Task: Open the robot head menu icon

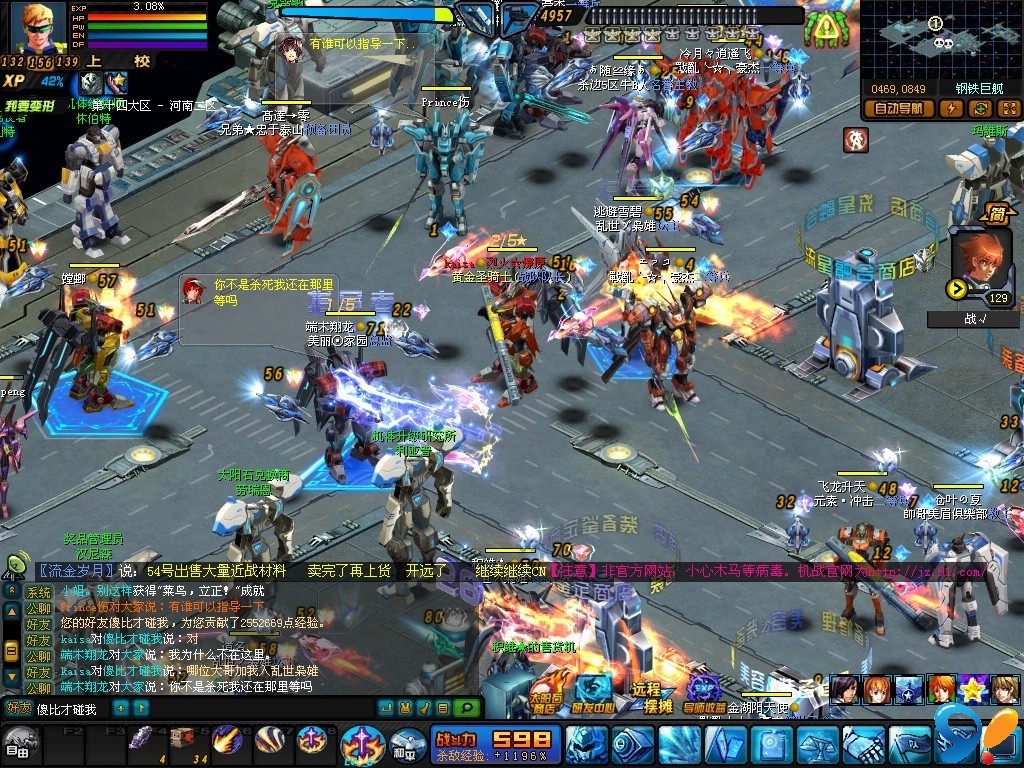Action: [x=585, y=745]
